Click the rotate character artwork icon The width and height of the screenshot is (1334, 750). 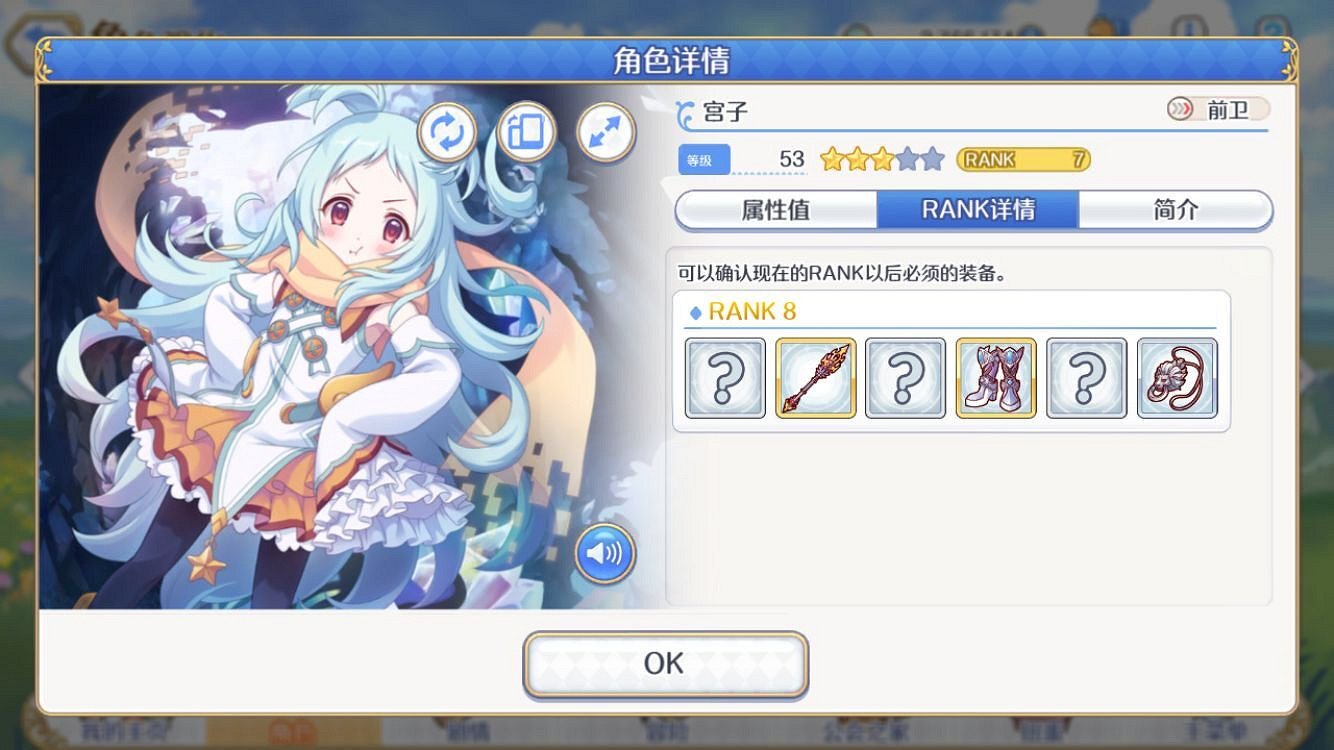pos(447,132)
